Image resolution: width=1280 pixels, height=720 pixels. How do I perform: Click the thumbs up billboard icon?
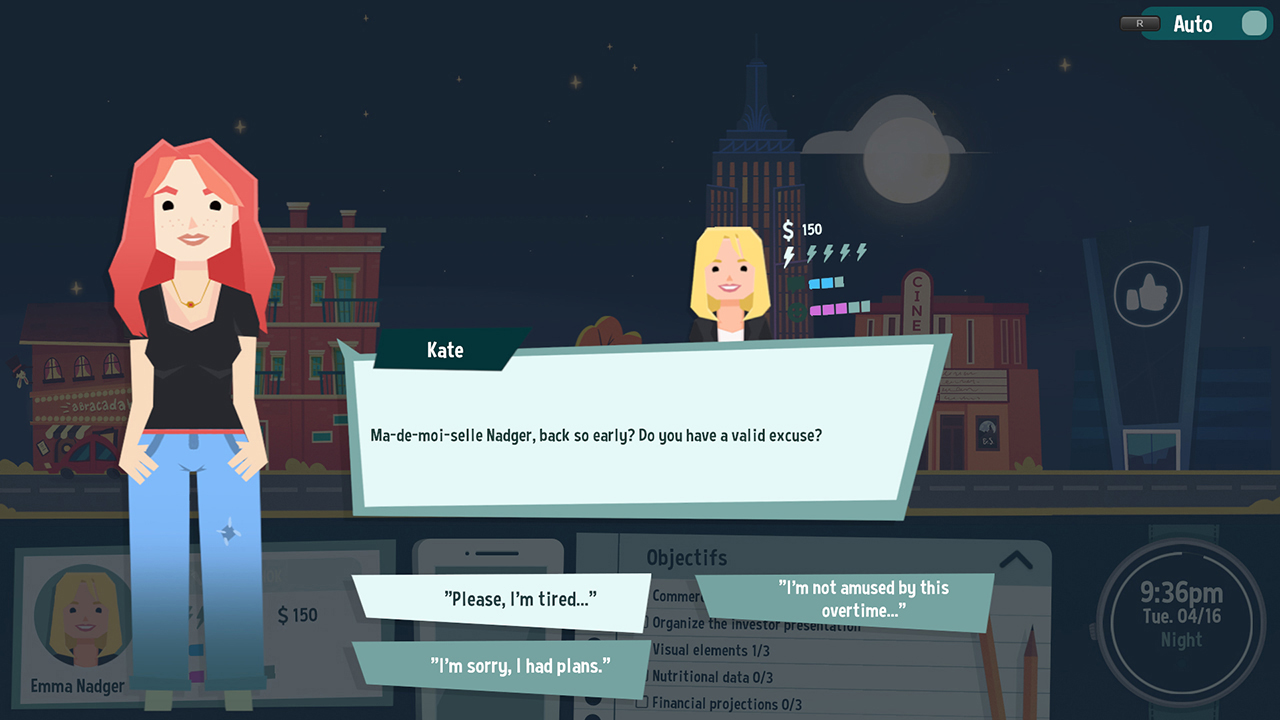point(1150,292)
